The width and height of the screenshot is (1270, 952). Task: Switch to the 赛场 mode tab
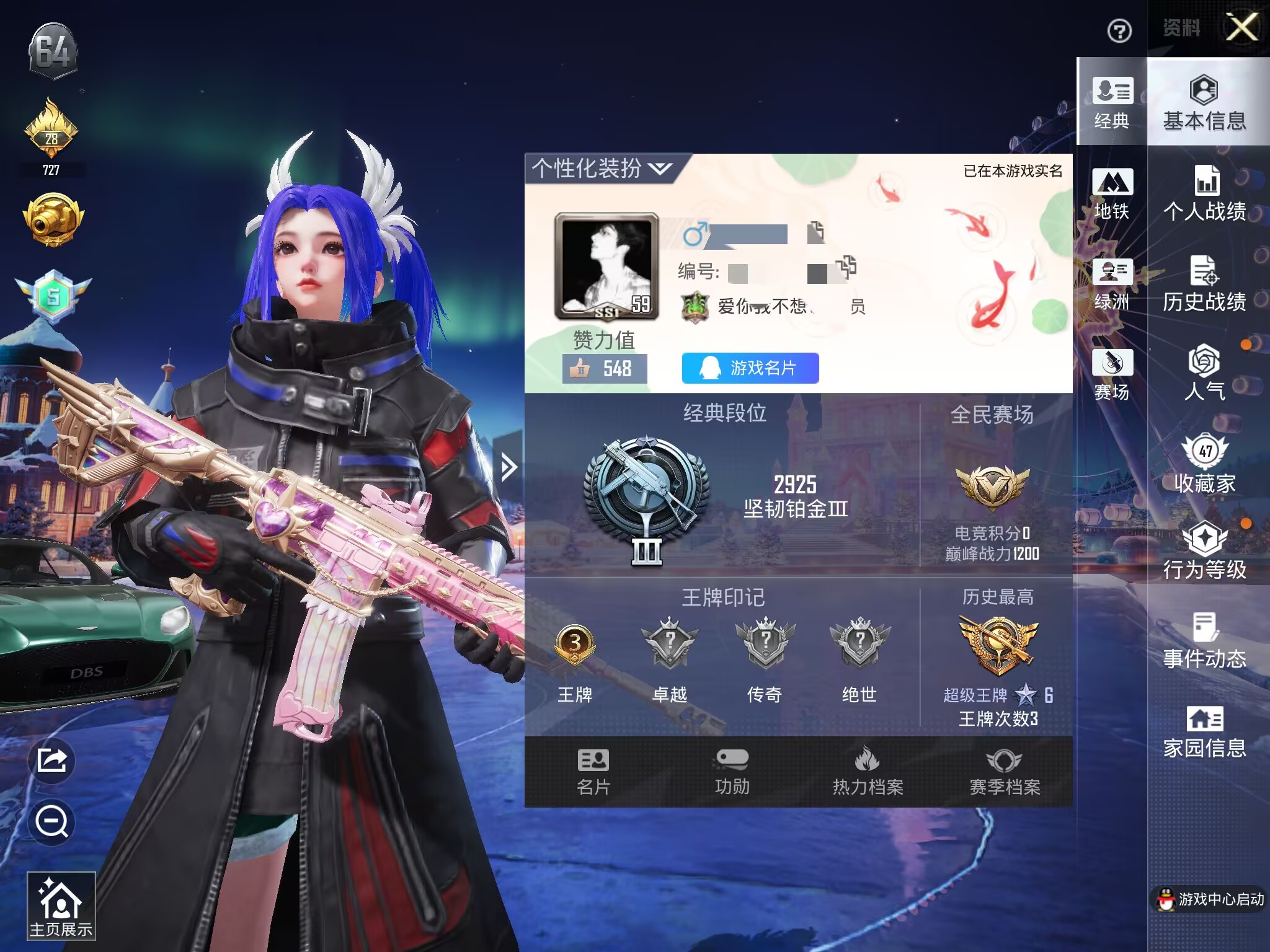(x=1112, y=374)
